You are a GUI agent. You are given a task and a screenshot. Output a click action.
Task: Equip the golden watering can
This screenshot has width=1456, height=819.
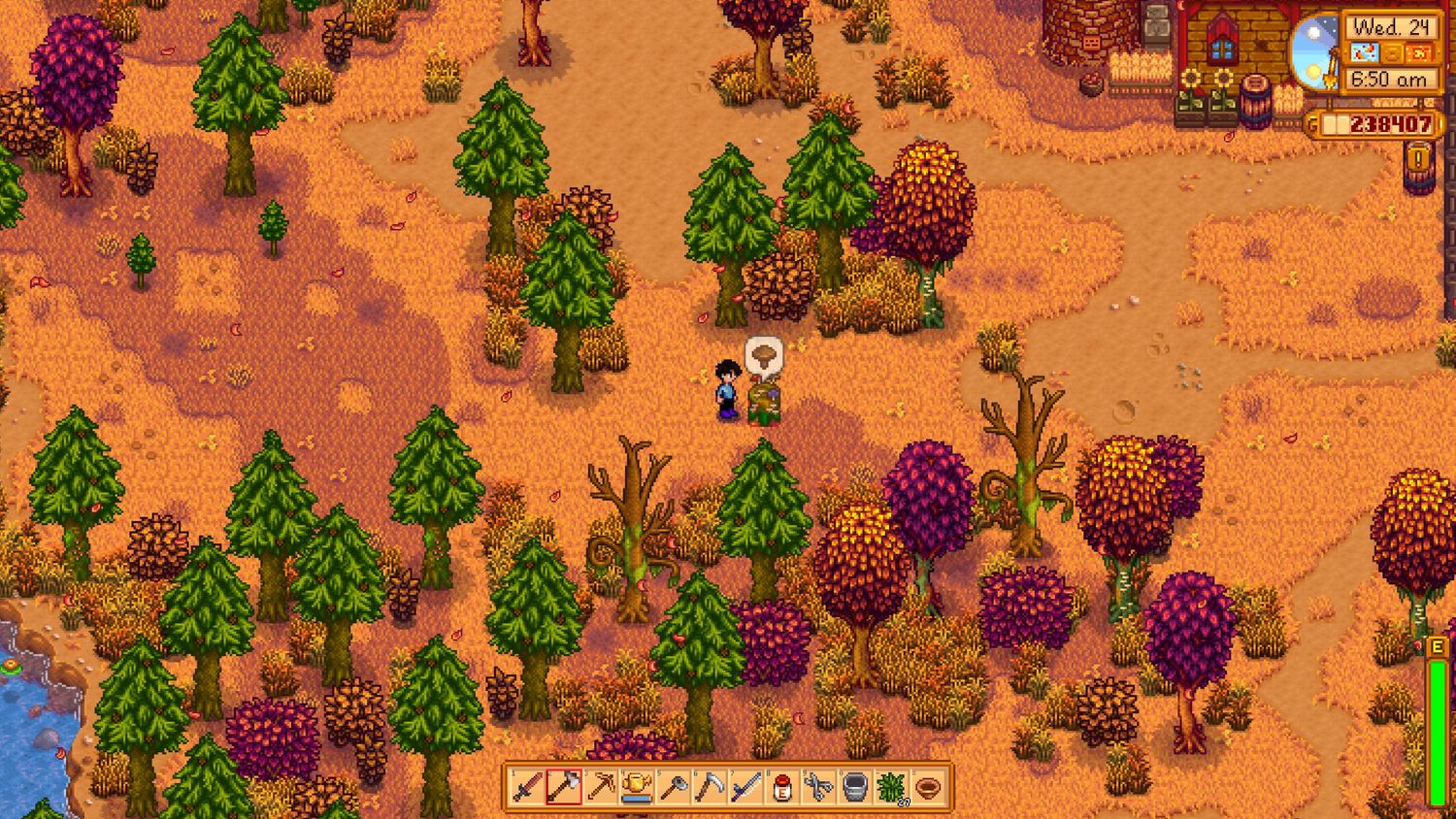(637, 787)
